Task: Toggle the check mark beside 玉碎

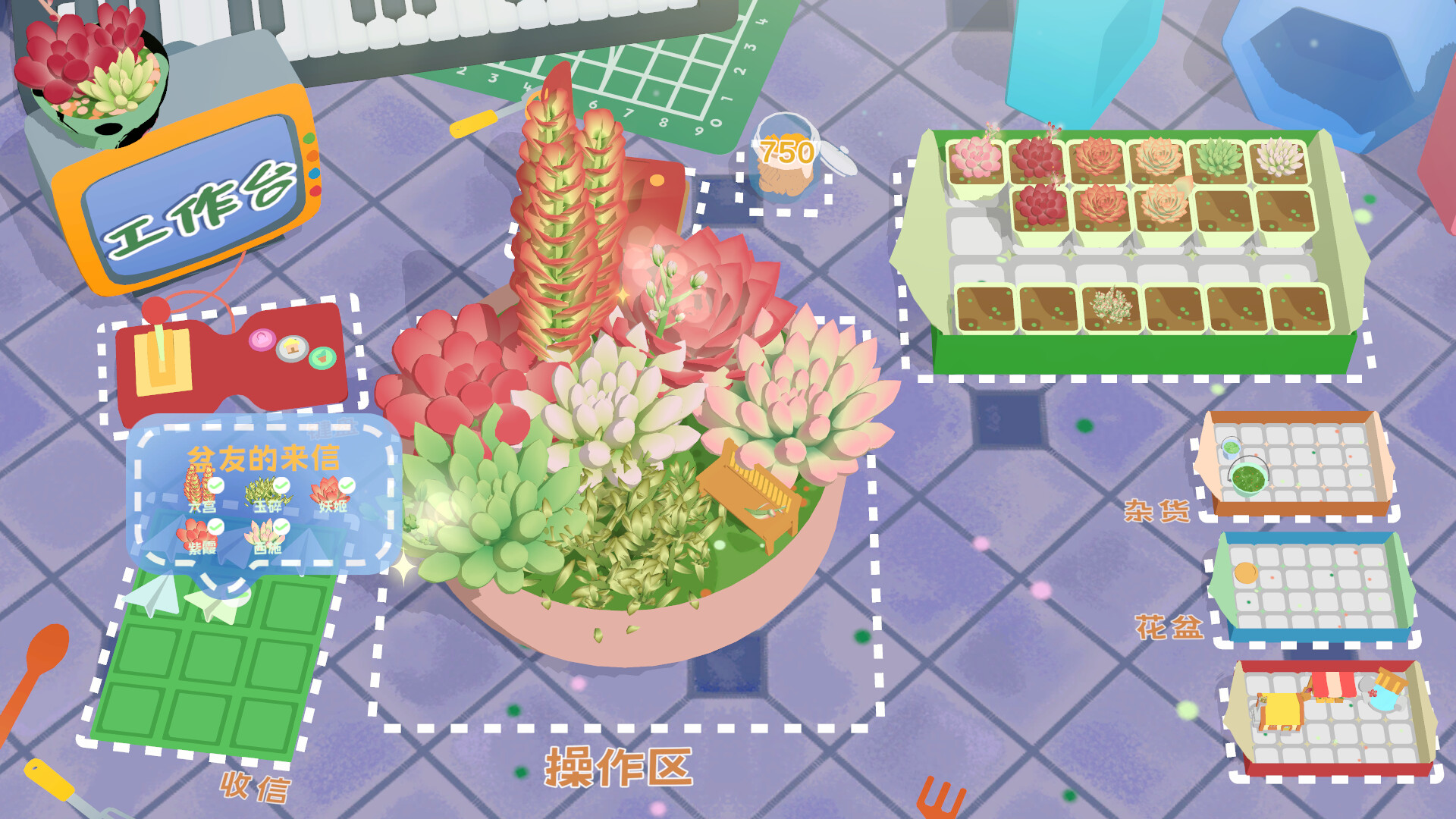Action: (x=283, y=486)
